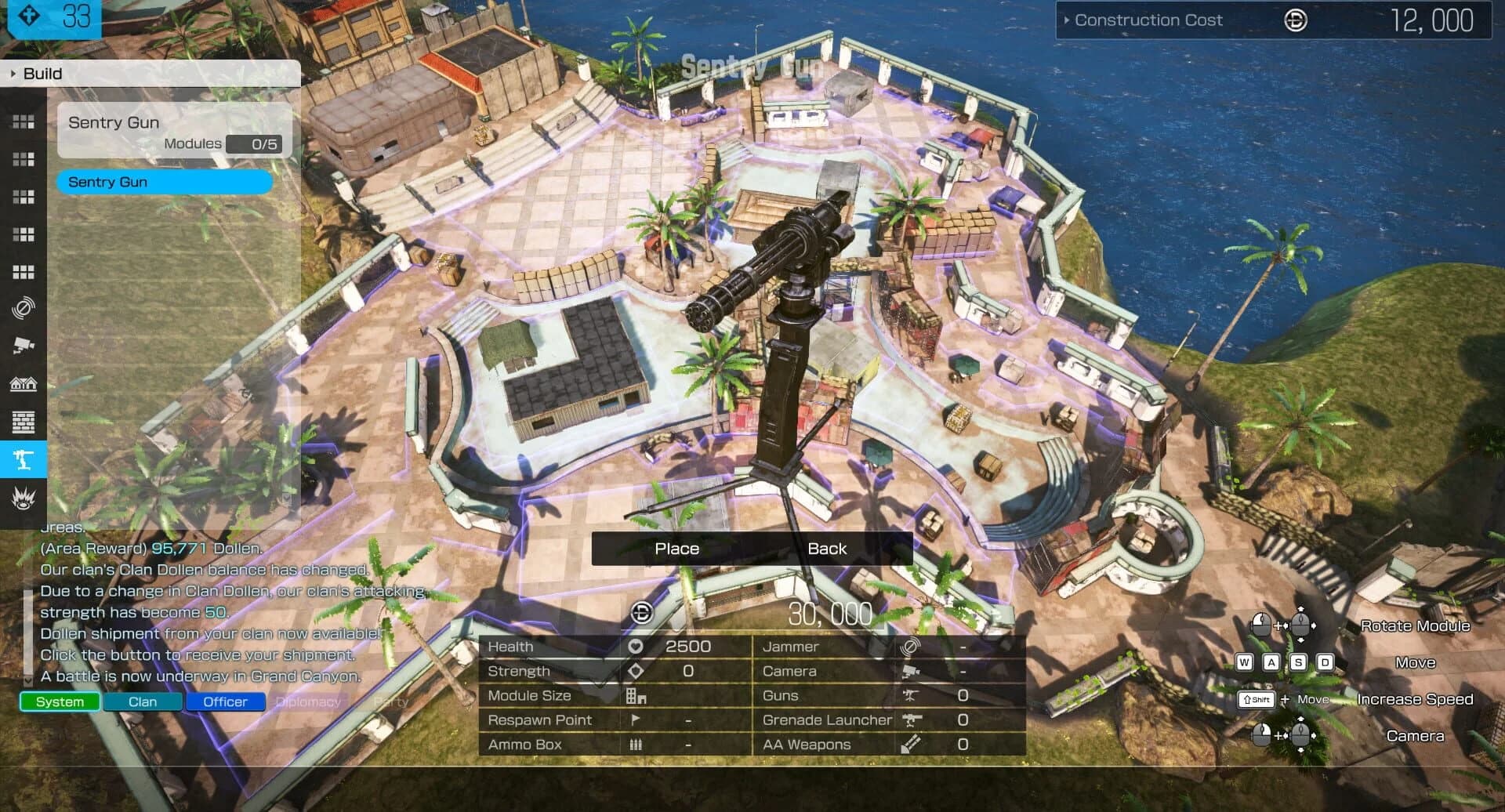Select the Sentry Gun build tool icon

24,460
